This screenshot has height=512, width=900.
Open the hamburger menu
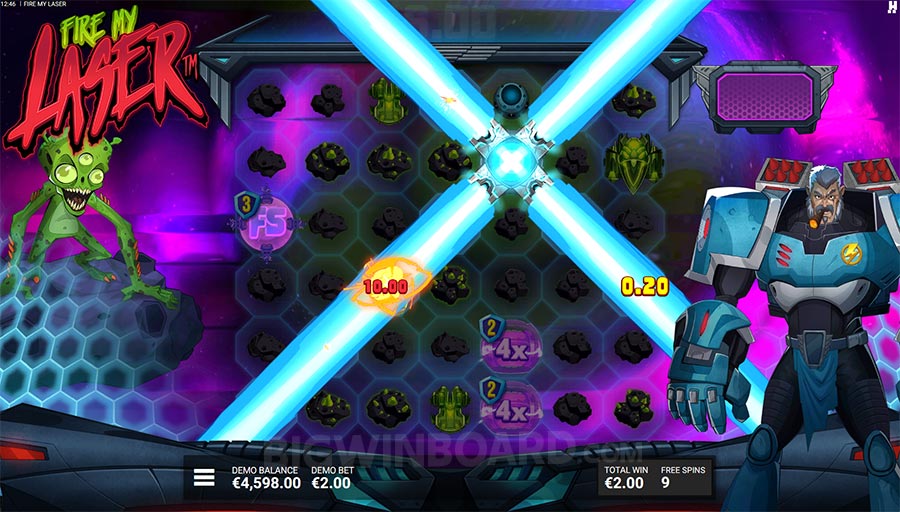(204, 477)
